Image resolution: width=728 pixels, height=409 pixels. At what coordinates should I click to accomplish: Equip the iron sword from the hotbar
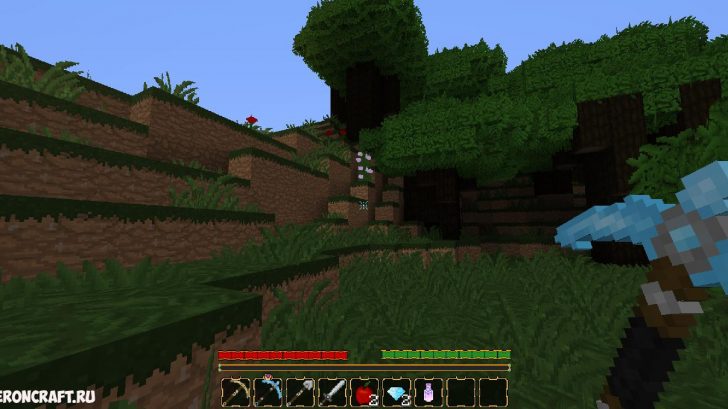click(x=332, y=392)
